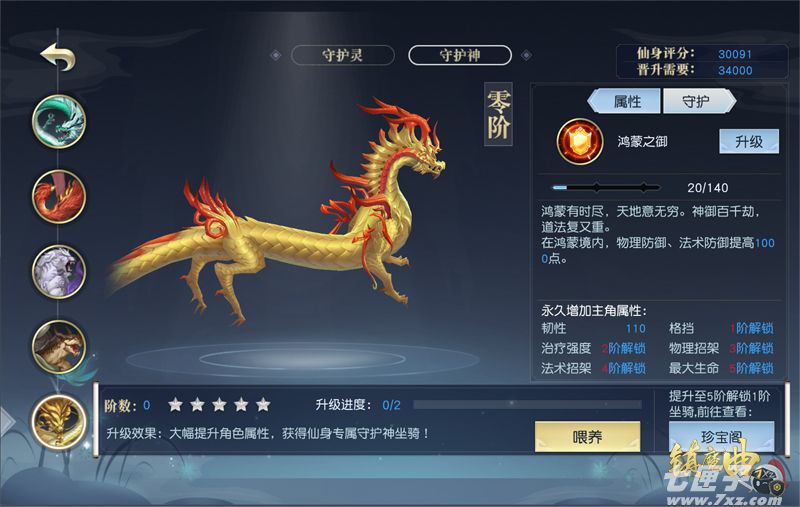Select the dark horned beast portrait
This screenshot has height=507, width=800.
tap(59, 345)
